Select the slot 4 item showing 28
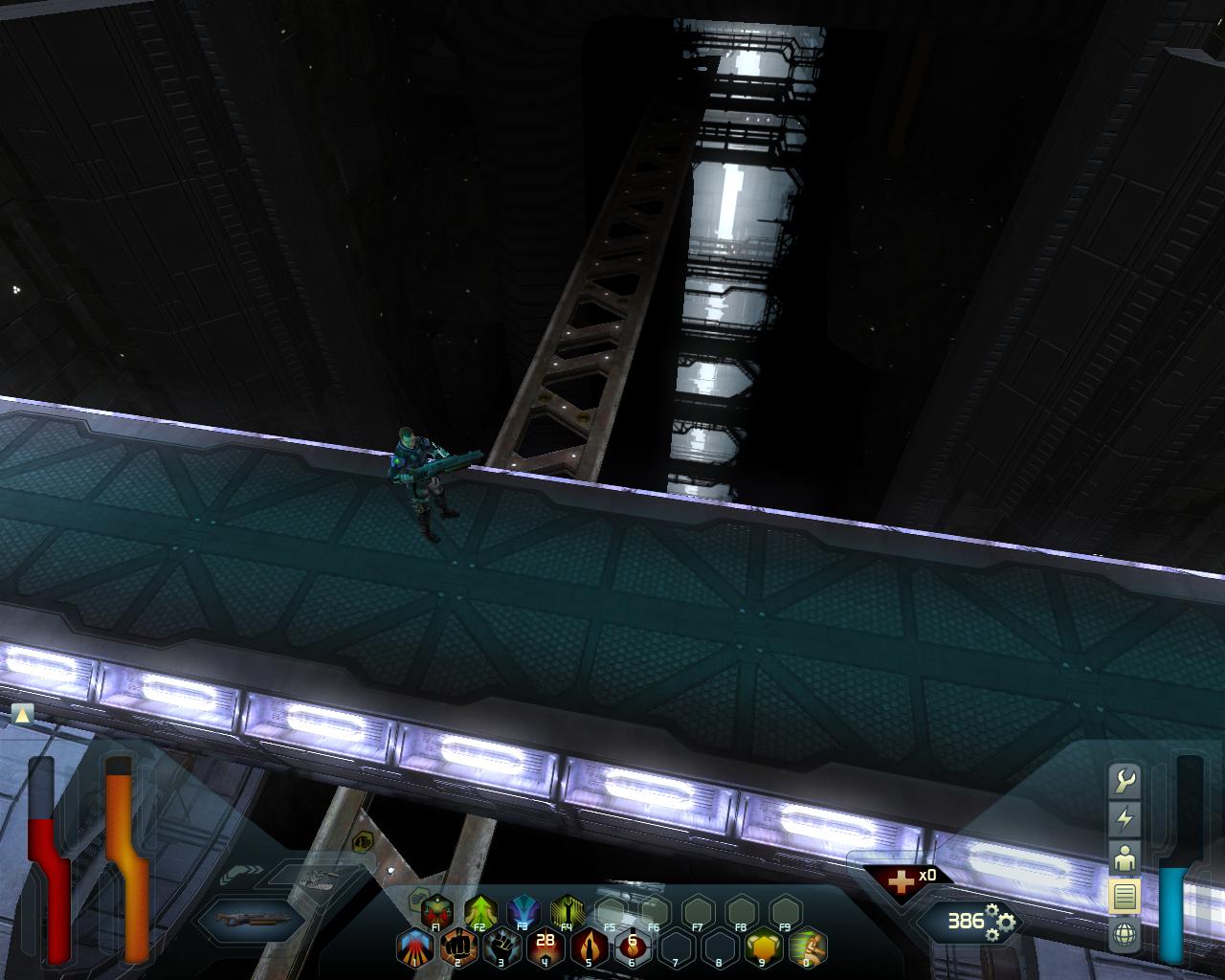The height and width of the screenshot is (980, 1225). pyautogui.click(x=545, y=946)
